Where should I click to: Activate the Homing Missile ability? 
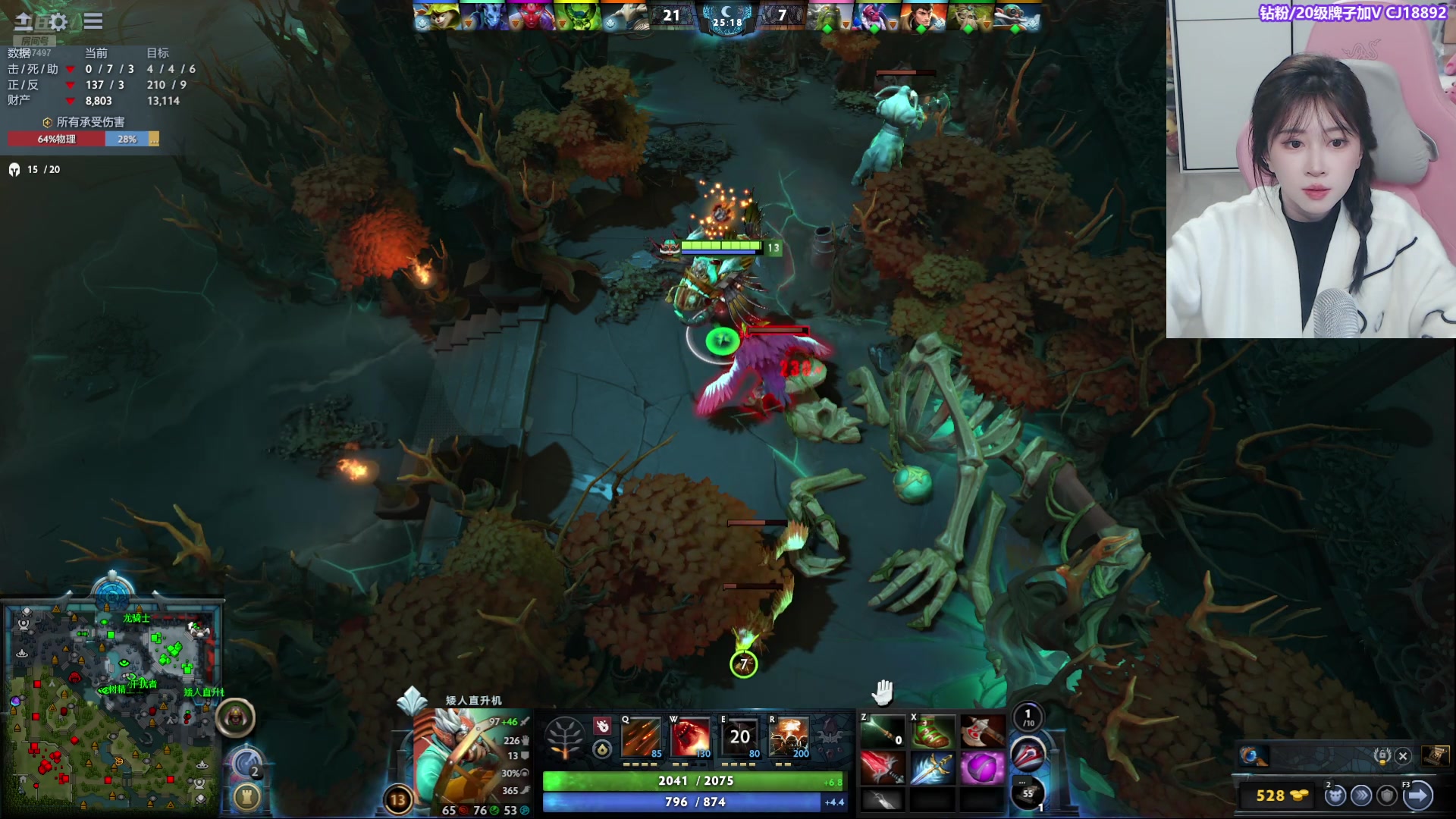point(689,737)
